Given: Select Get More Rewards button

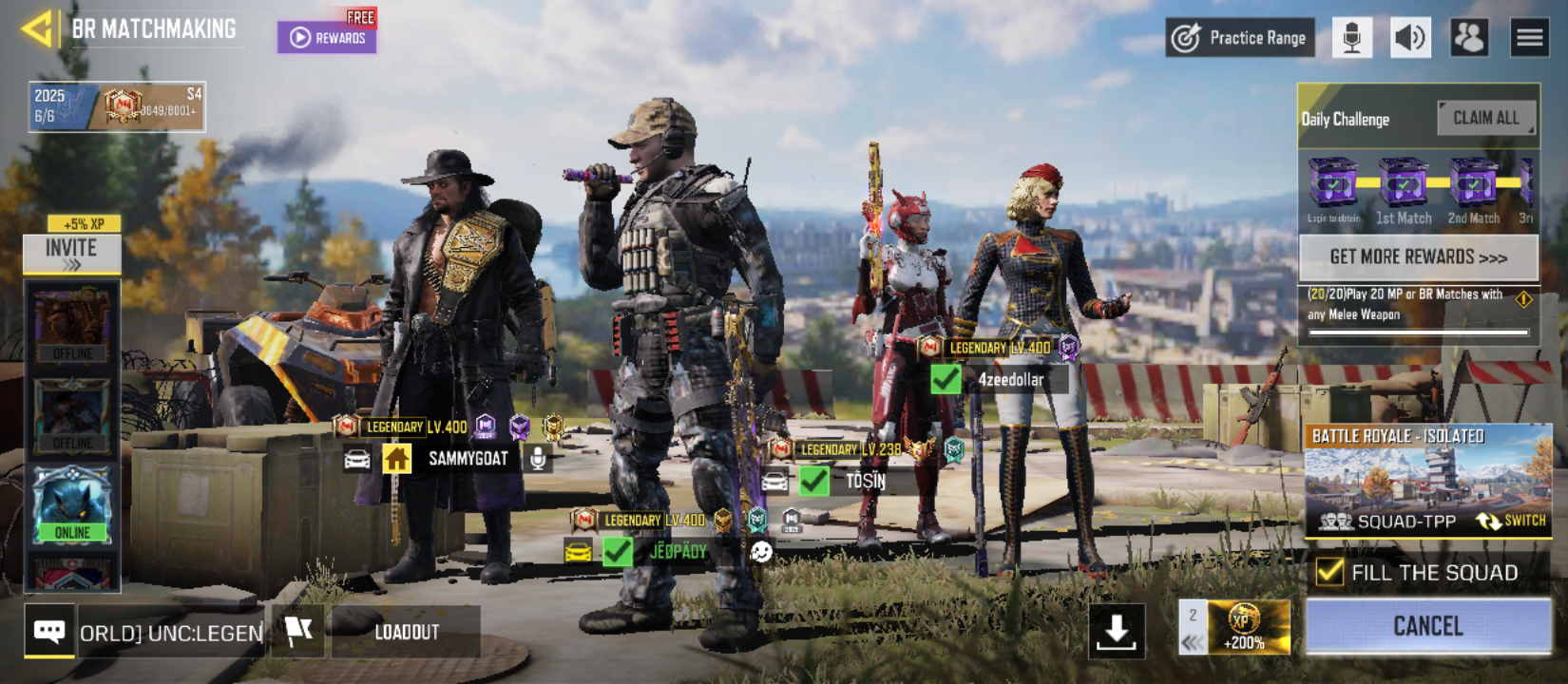Looking at the screenshot, I should (1418, 256).
